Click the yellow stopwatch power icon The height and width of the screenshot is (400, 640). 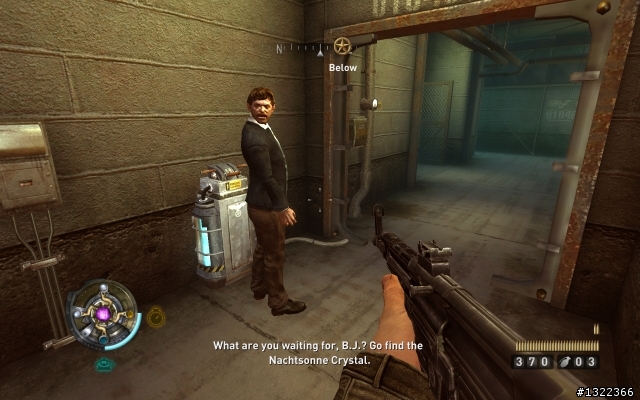(x=156, y=319)
